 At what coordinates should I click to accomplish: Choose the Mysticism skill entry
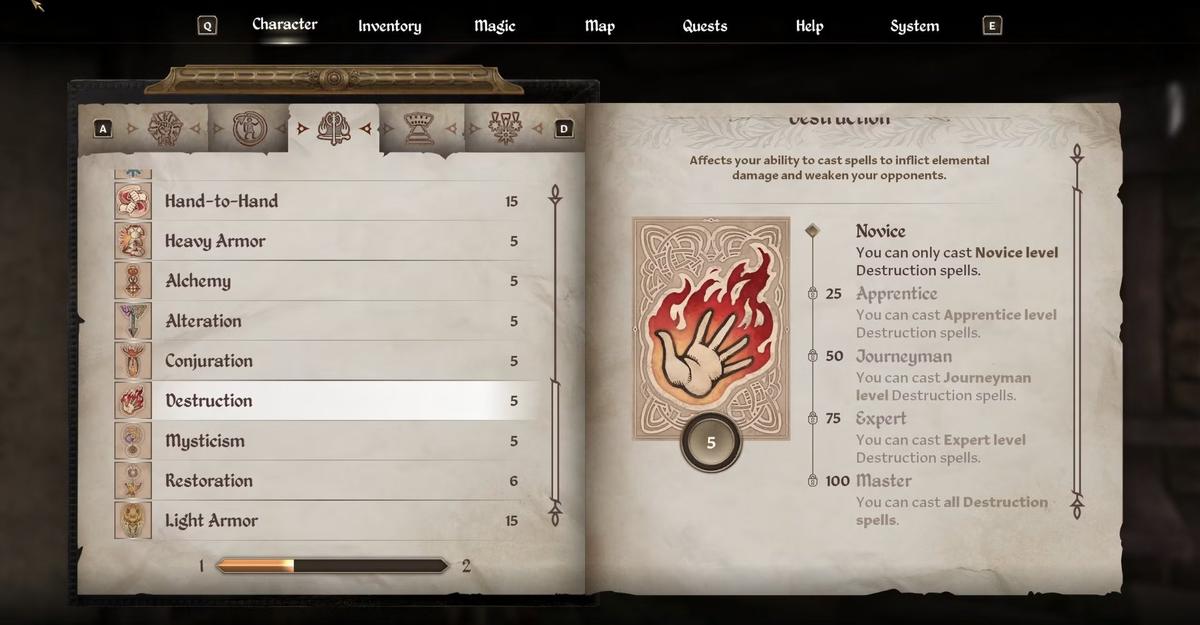click(x=330, y=441)
